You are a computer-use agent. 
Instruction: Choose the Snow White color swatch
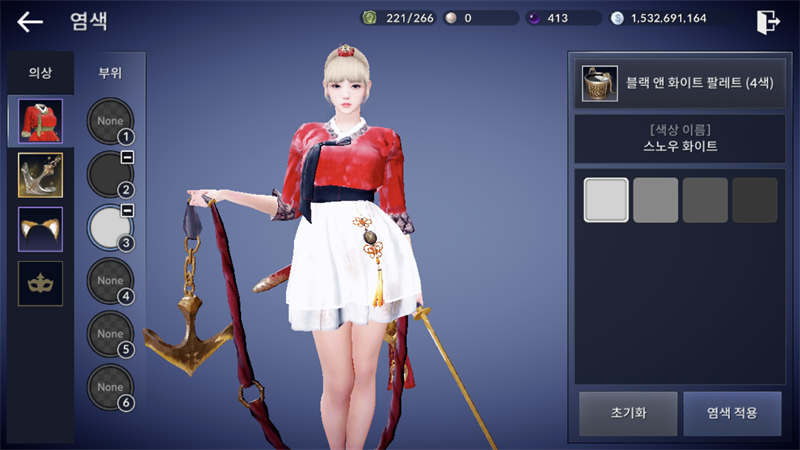click(606, 200)
